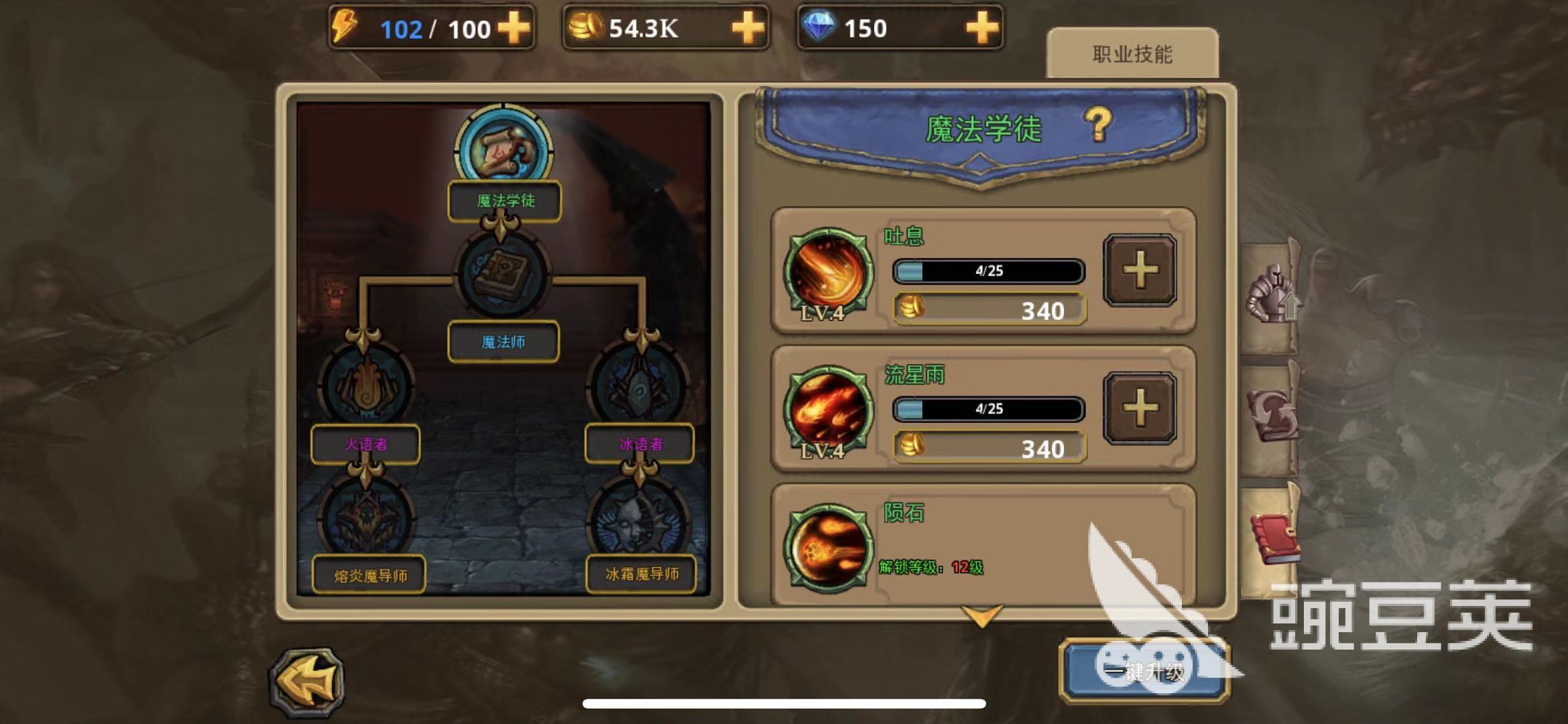Upgrade the 吐息 skill with plus button
Viewport: 1568px width, 724px height.
tap(1140, 271)
